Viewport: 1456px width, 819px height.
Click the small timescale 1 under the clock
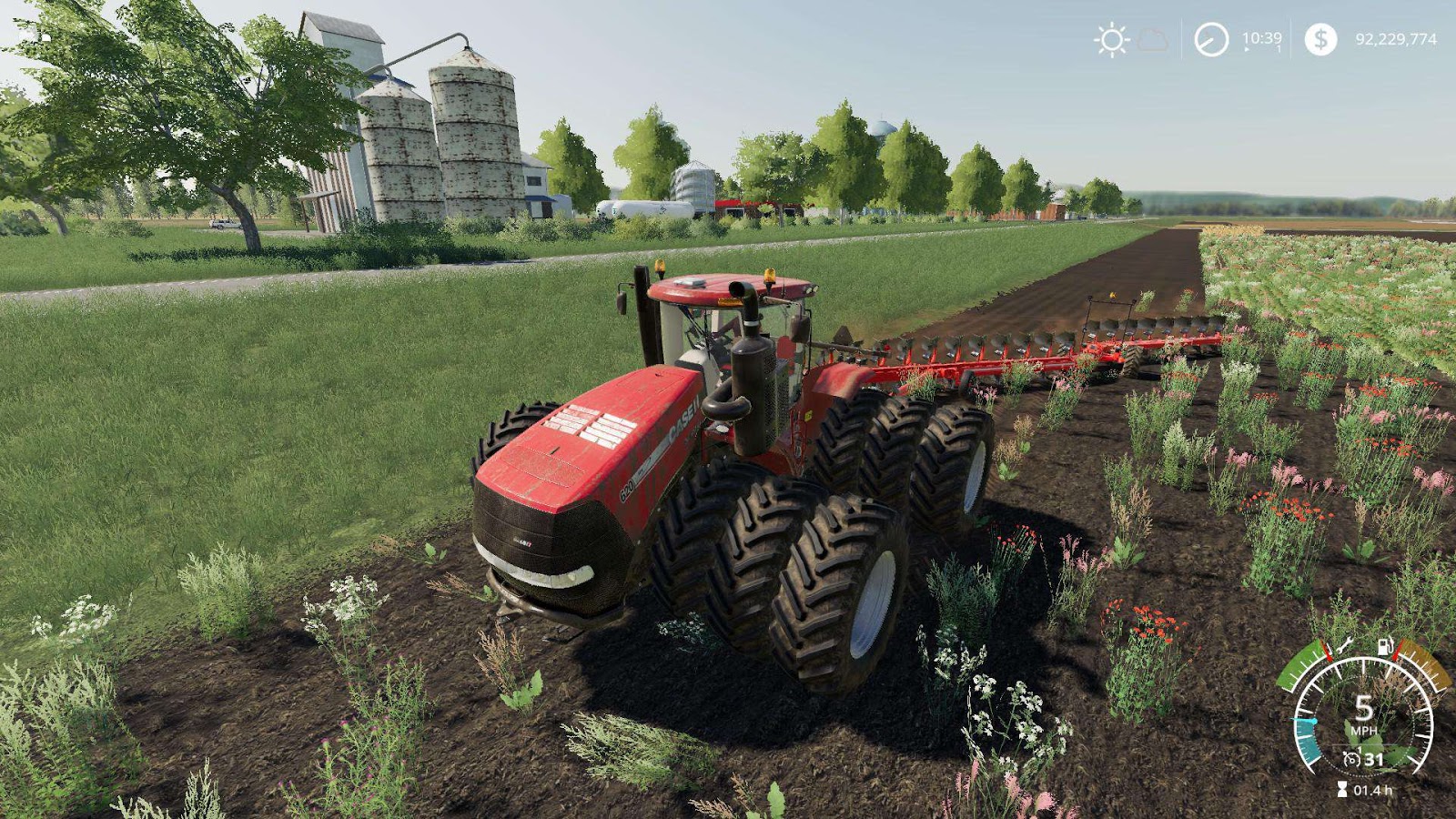pyautogui.click(x=1278, y=47)
